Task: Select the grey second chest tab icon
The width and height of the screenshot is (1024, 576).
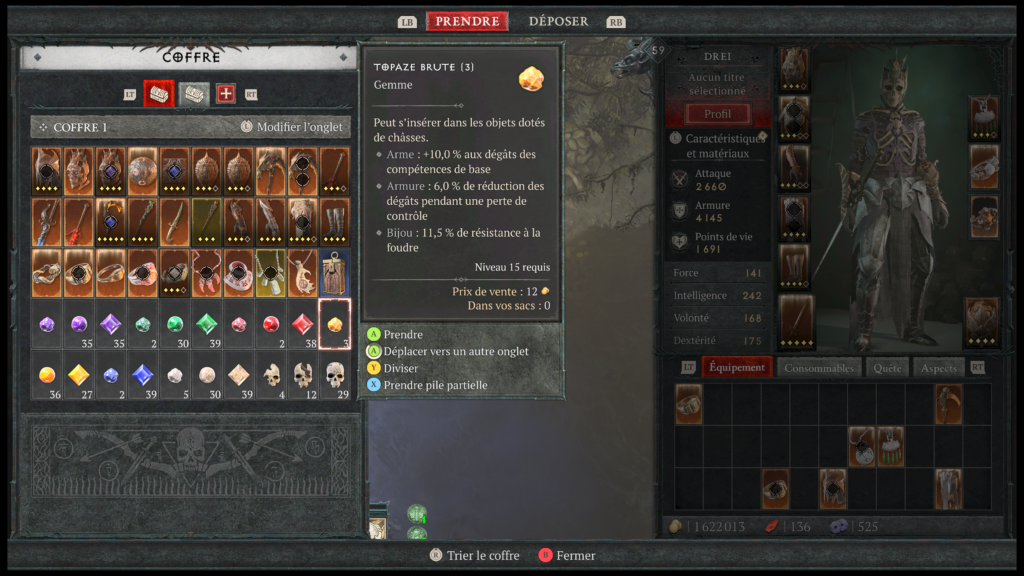Action: (x=194, y=94)
